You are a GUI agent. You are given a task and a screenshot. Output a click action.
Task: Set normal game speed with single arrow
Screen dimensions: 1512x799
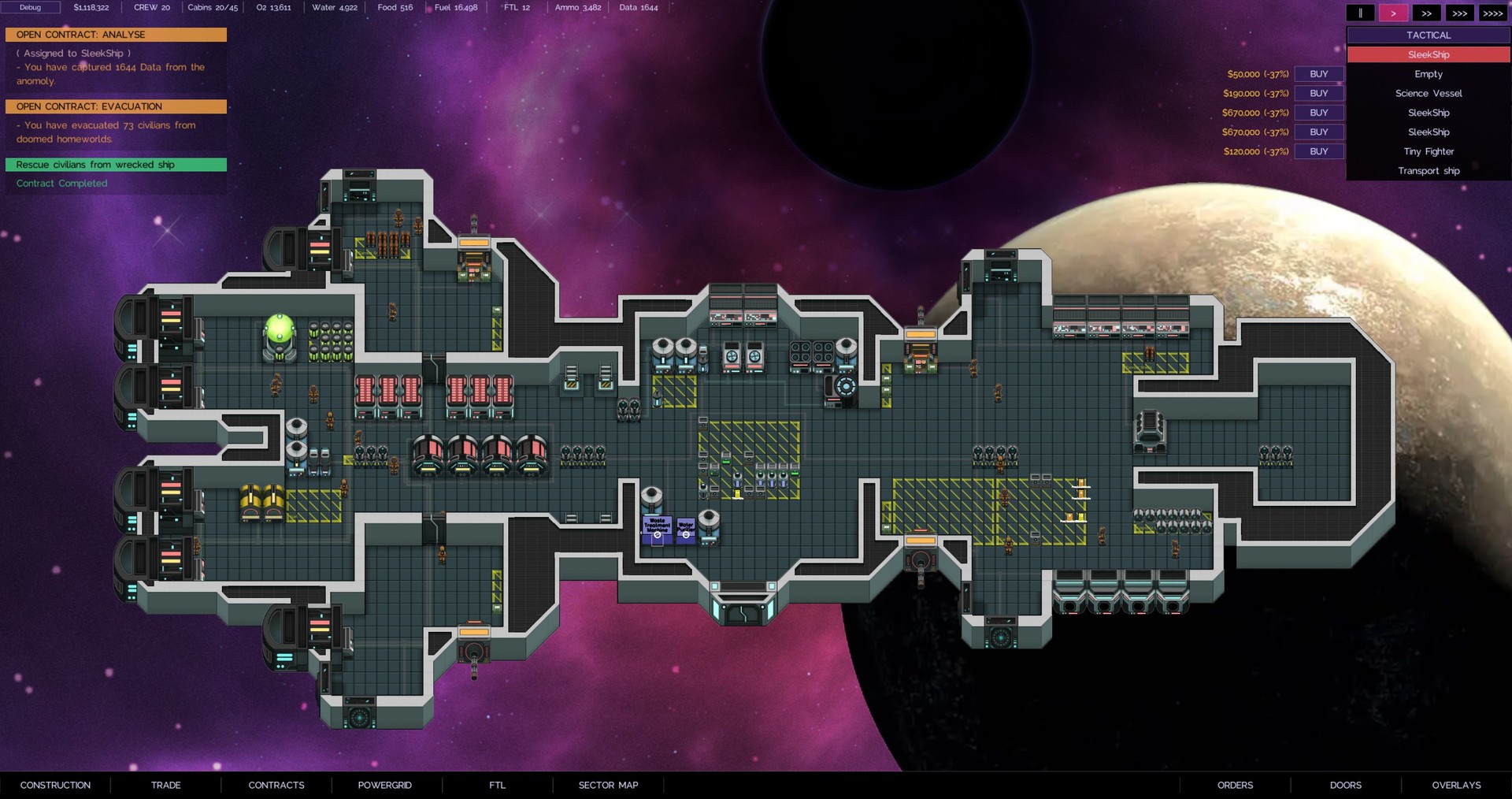pos(1394,13)
